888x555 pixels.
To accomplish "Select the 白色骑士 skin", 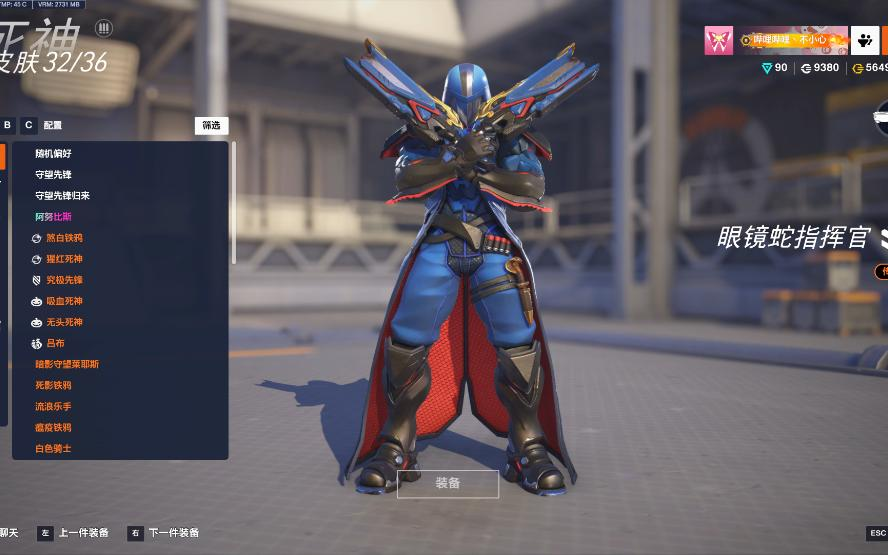I will pos(53,448).
